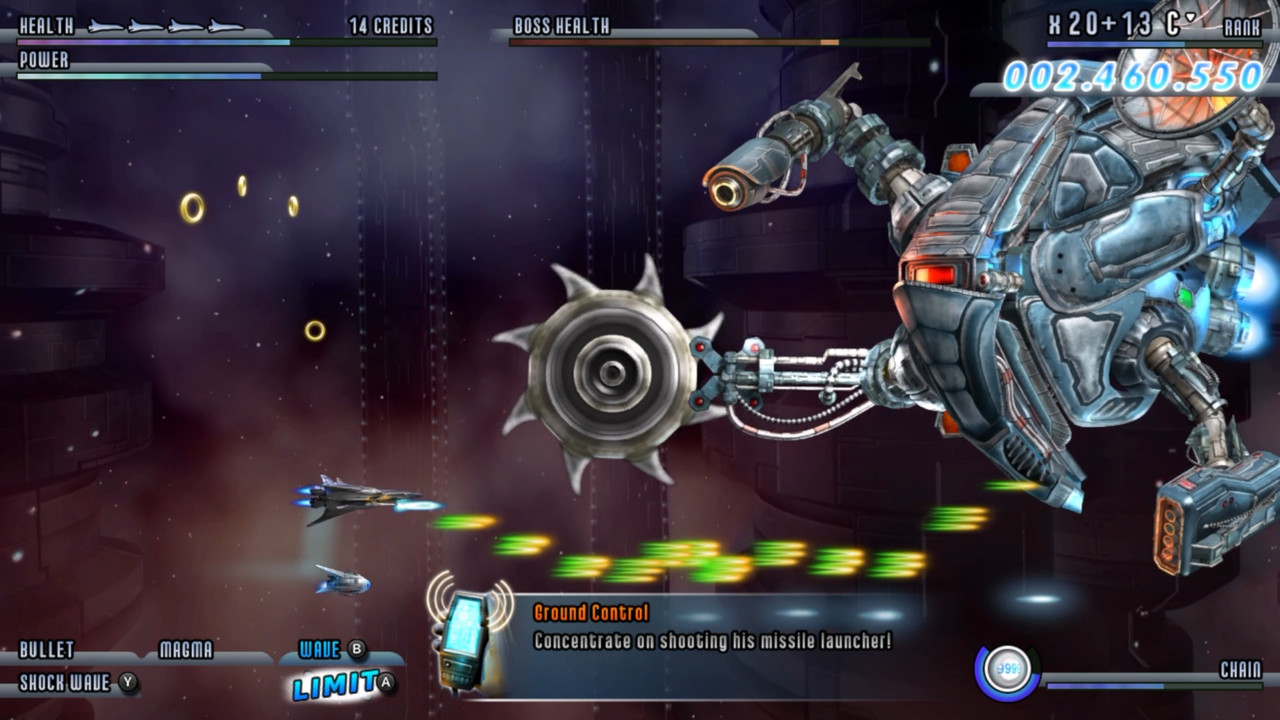1280x720 pixels.
Task: Expand the x20+13 multiplier display
Action: (1100, 22)
